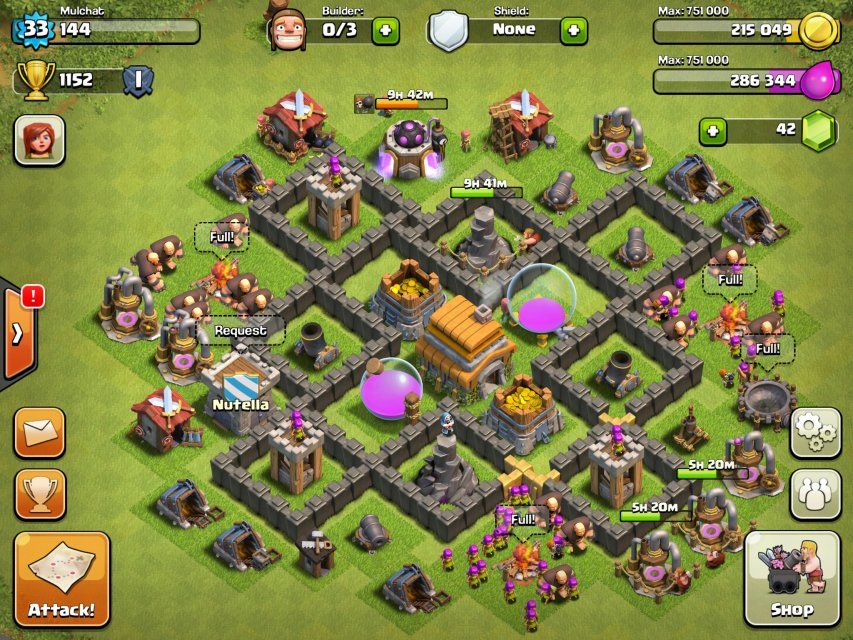Show the trophy leaderboard button
Image resolution: width=853 pixels, height=640 pixels.
pyautogui.click(x=40, y=494)
